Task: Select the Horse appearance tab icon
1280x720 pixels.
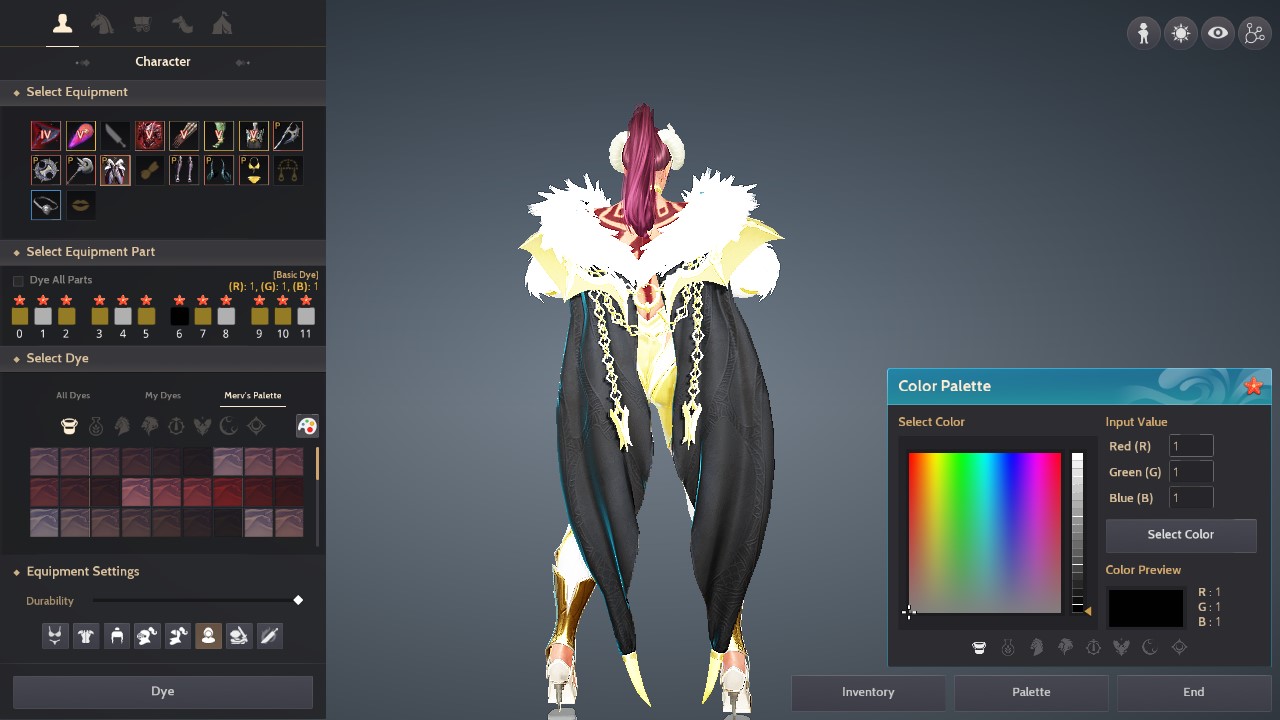Action: tap(102, 21)
